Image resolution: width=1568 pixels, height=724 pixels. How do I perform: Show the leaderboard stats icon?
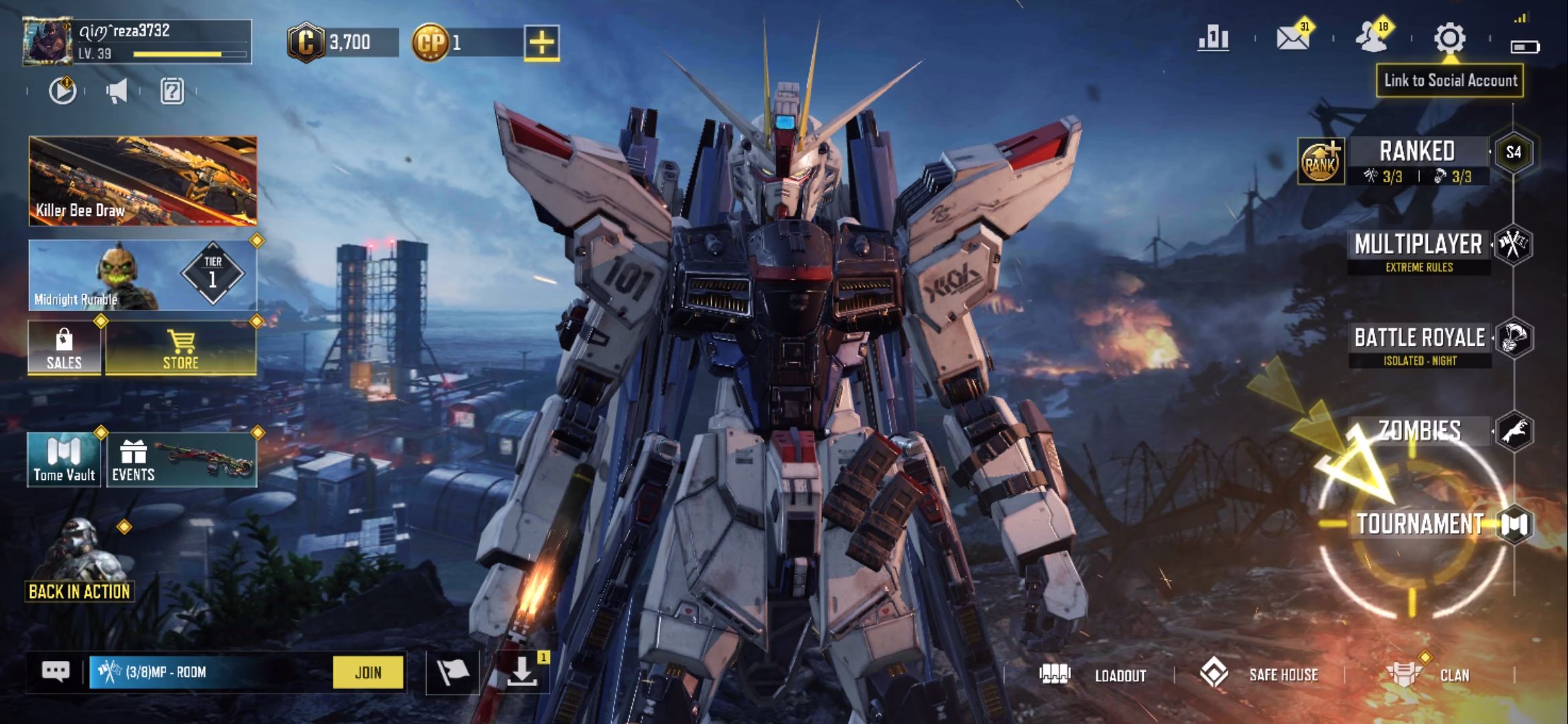coord(1214,39)
